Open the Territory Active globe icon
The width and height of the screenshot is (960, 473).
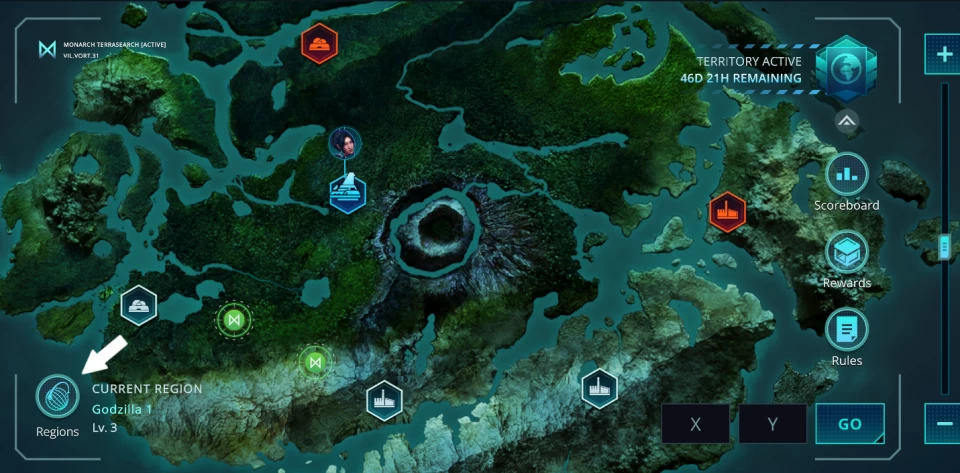pyautogui.click(x=845, y=67)
